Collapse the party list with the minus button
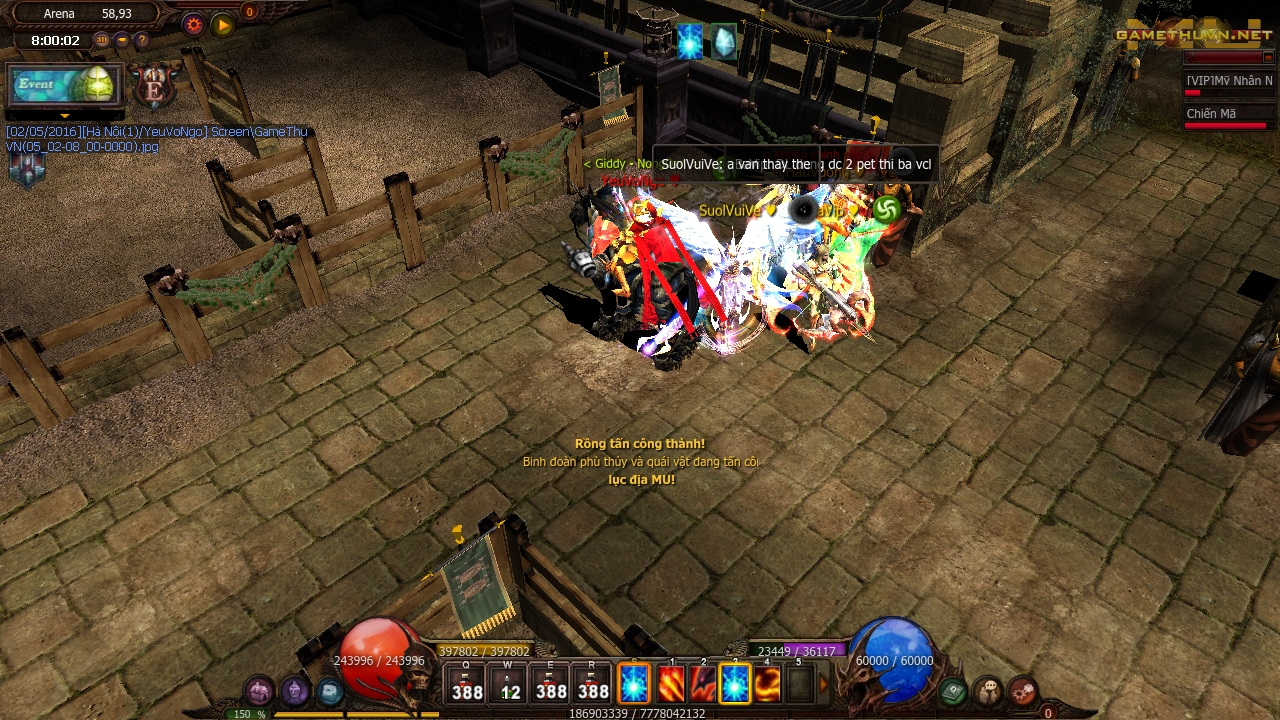1280x720 pixels. click(x=1269, y=58)
